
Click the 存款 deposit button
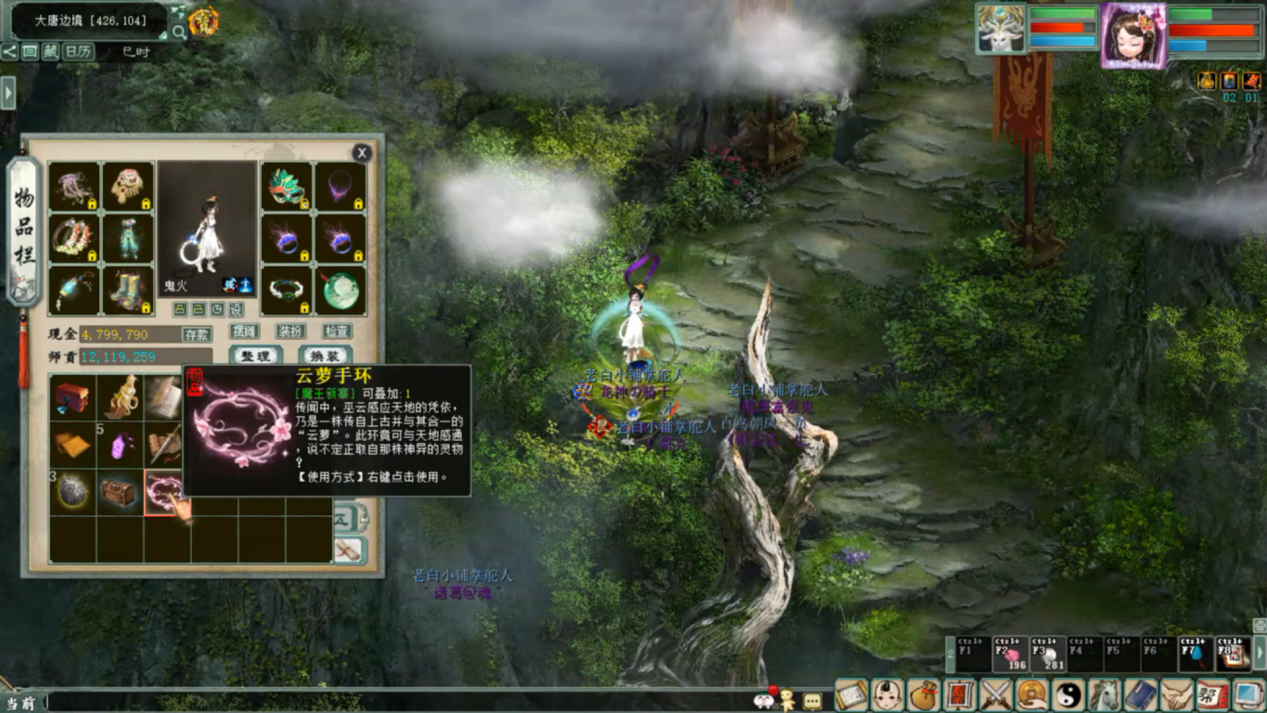tap(196, 334)
